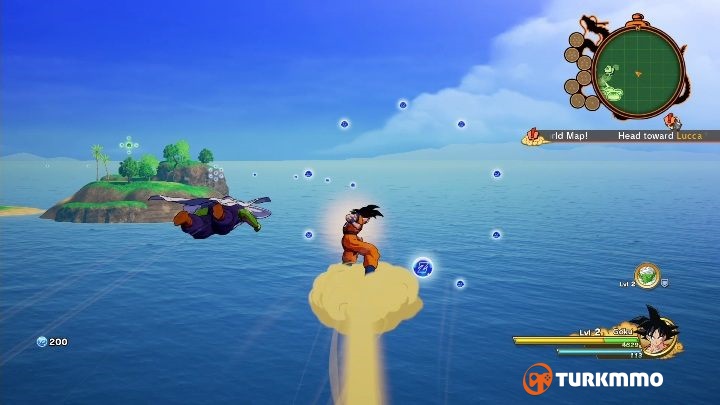720x405 pixels.
Task: Click the Z orb counter showing 200
Action: pos(52,342)
